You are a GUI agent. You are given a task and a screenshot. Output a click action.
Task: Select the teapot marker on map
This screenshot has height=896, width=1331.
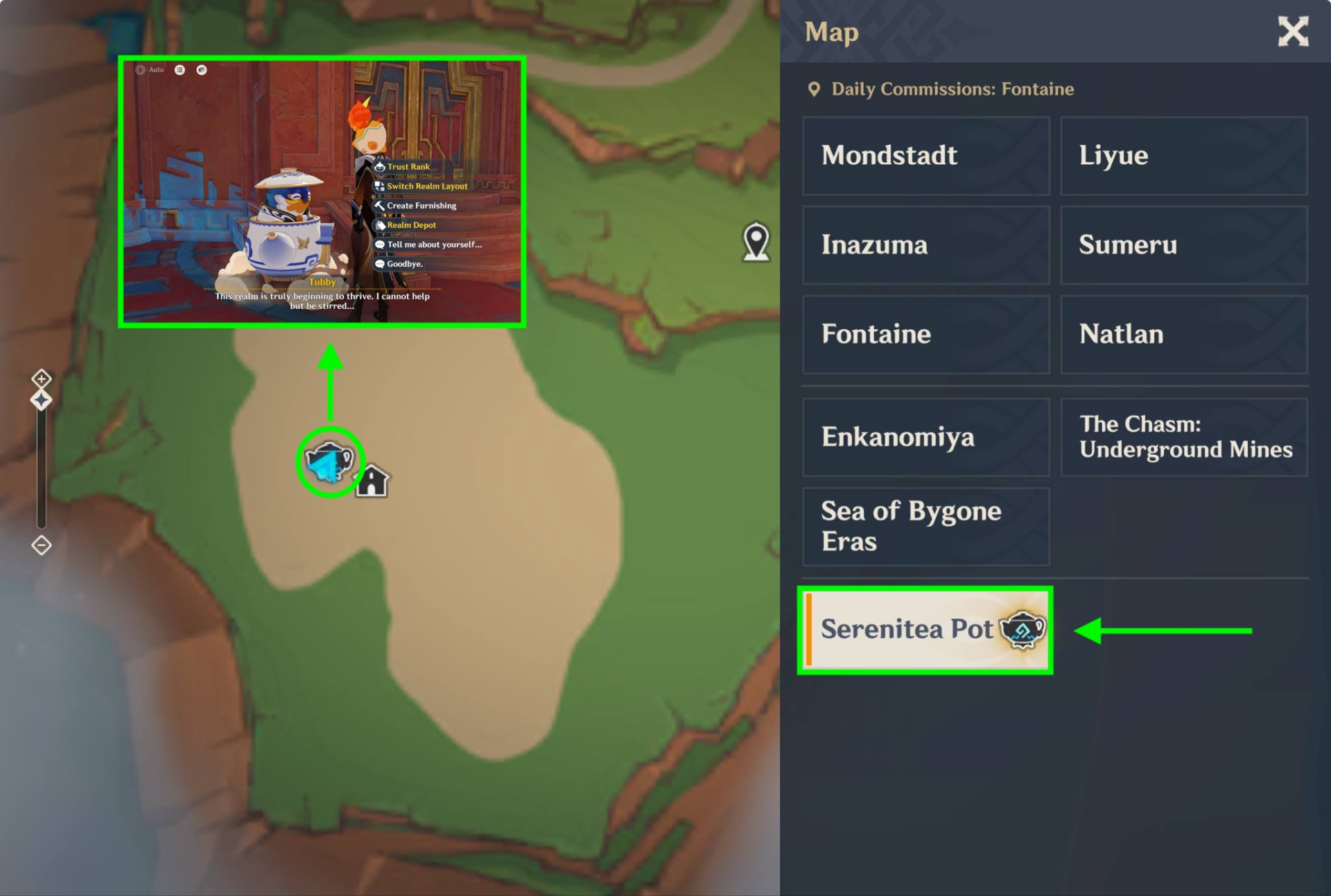[x=330, y=462]
